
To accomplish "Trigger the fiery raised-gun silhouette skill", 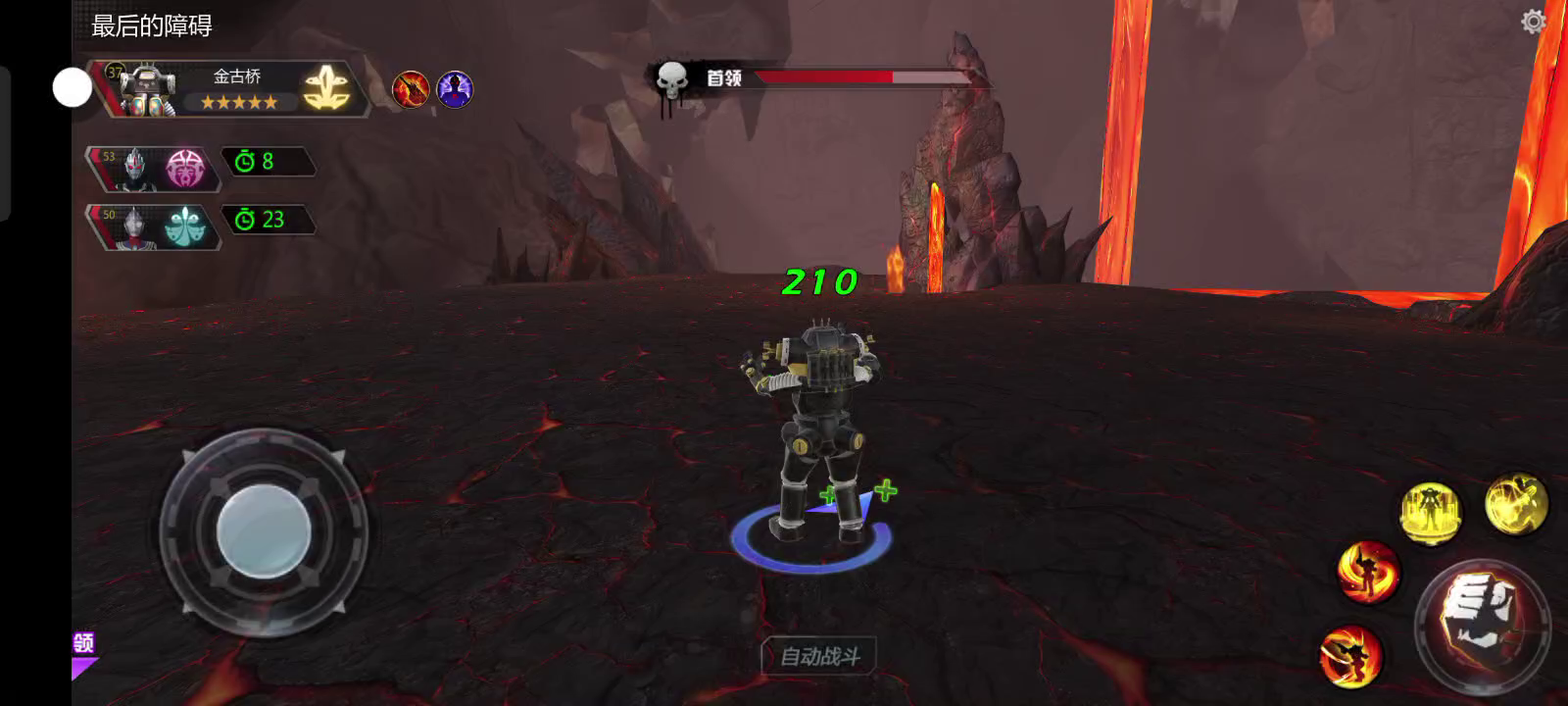I will [1369, 571].
